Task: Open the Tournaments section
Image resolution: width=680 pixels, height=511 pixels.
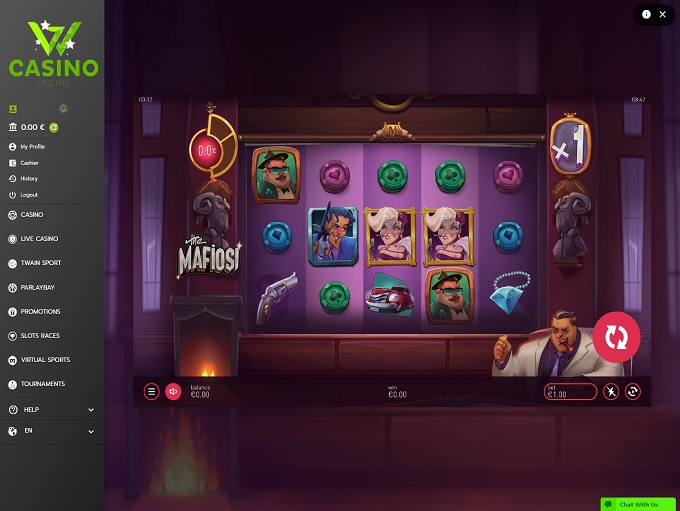Action: click(x=42, y=384)
